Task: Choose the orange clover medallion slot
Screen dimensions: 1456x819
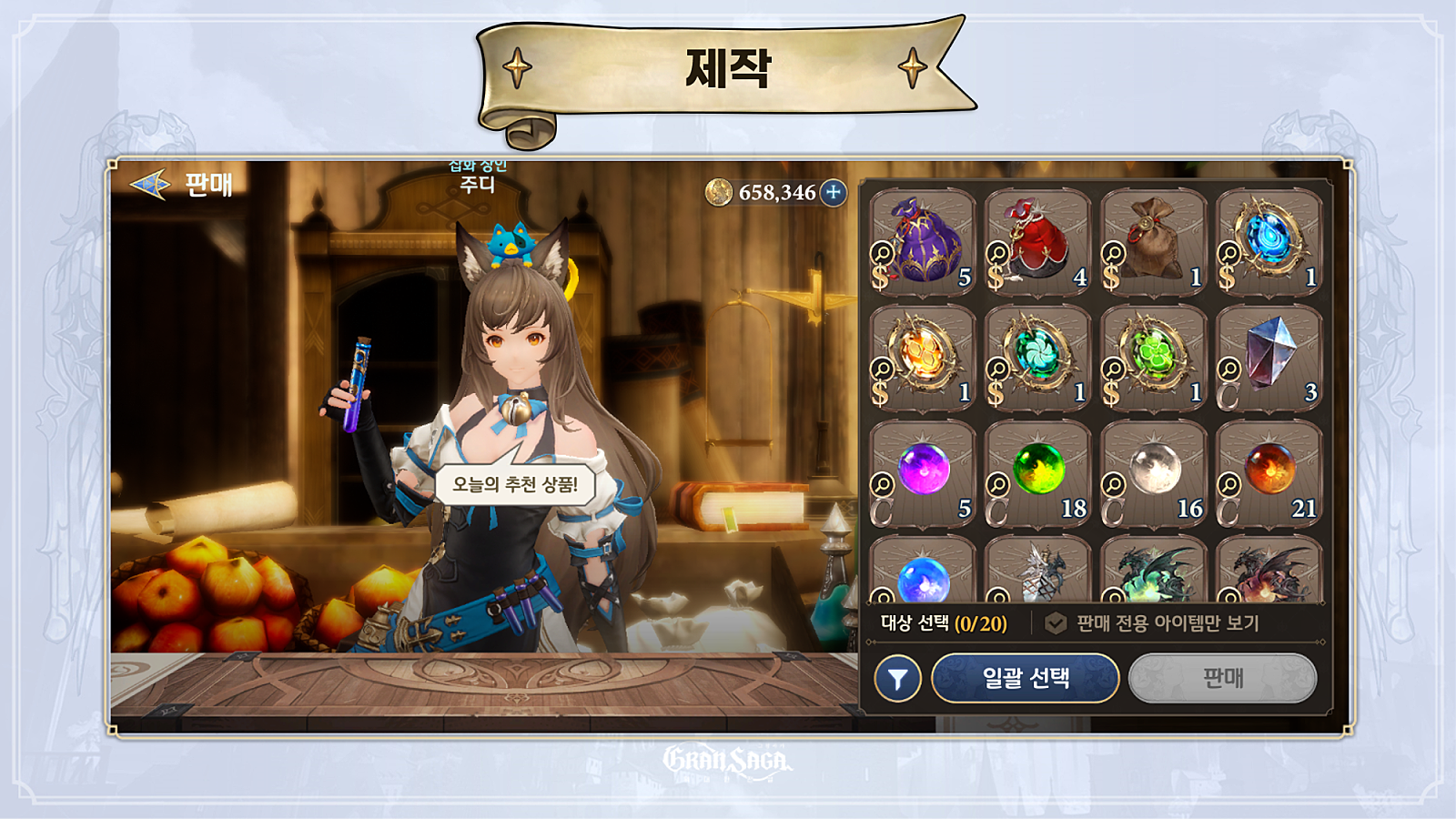Action: tap(923, 358)
